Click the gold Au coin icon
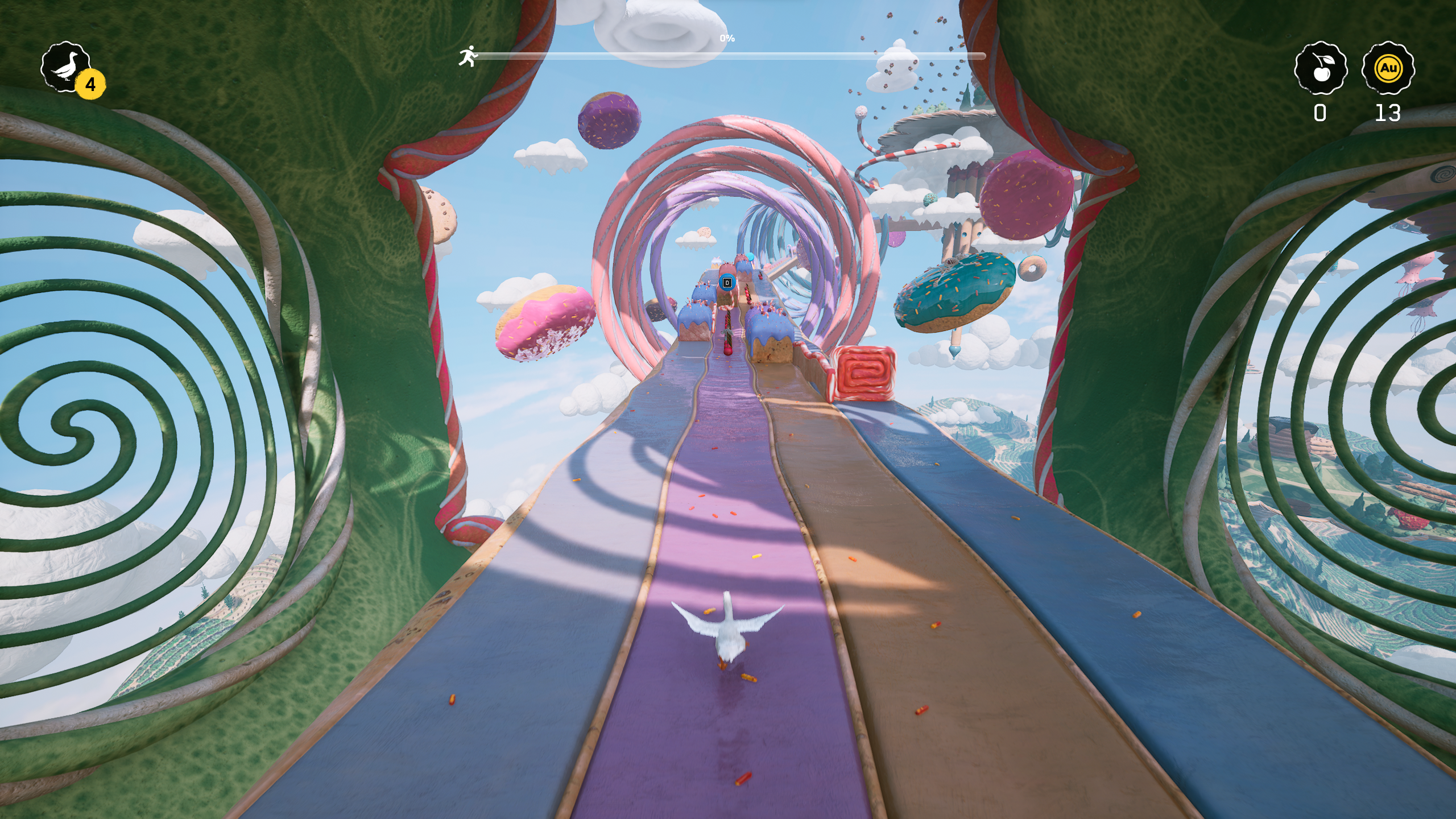 [x=1388, y=68]
